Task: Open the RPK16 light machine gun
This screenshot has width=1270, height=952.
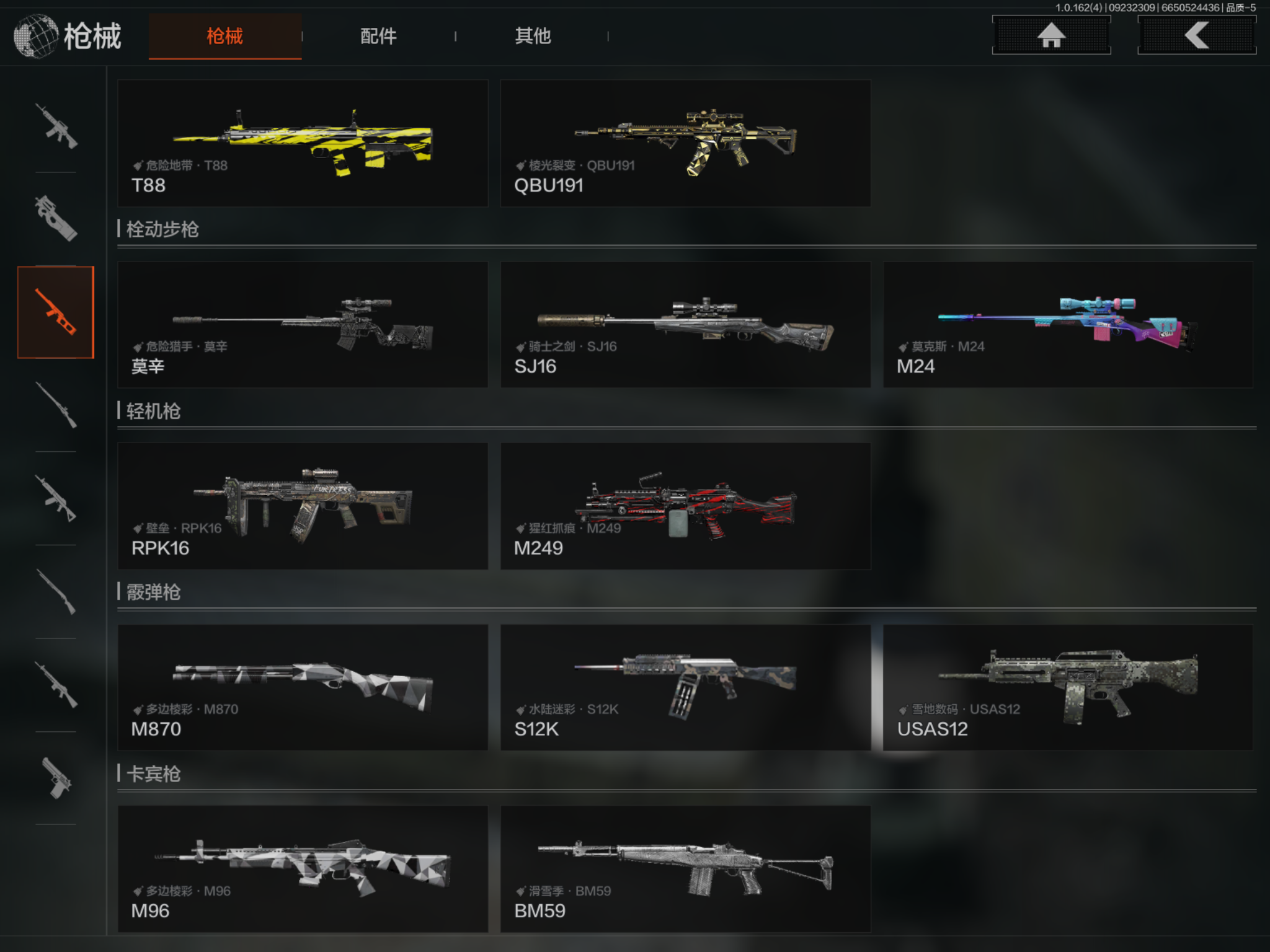Action: [303, 506]
